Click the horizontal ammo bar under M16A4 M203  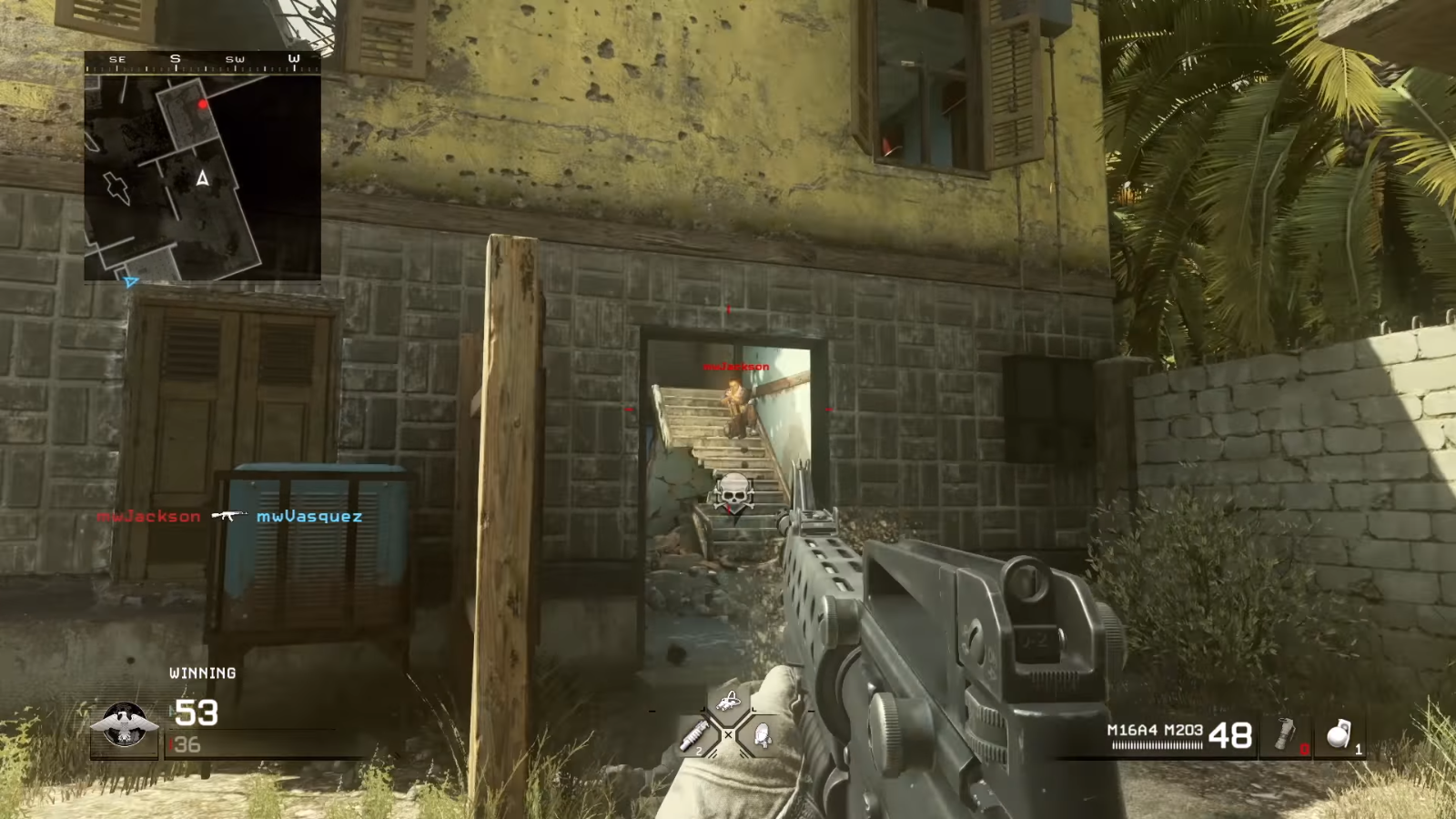(x=1157, y=744)
